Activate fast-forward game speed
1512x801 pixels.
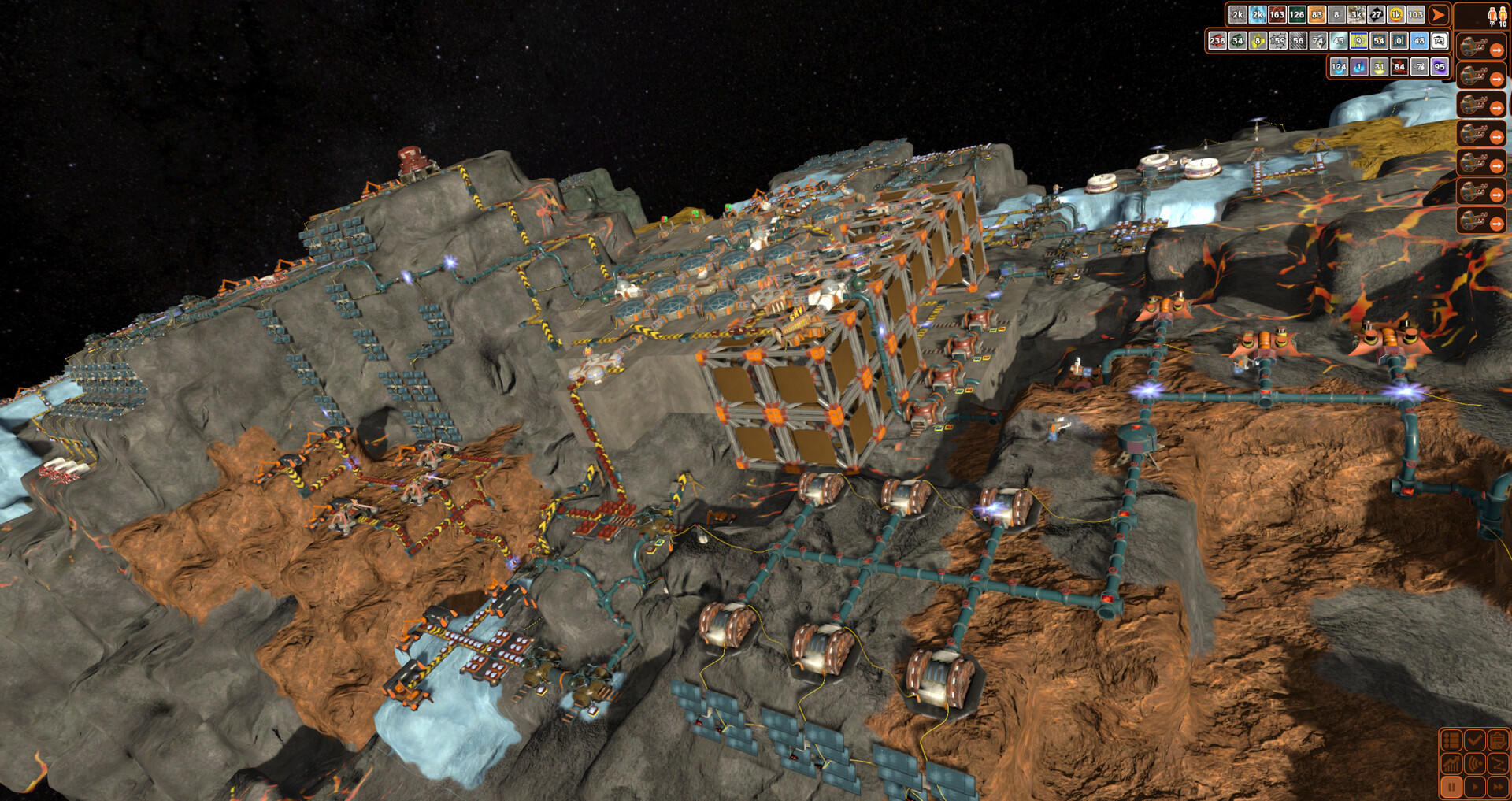point(1497,786)
